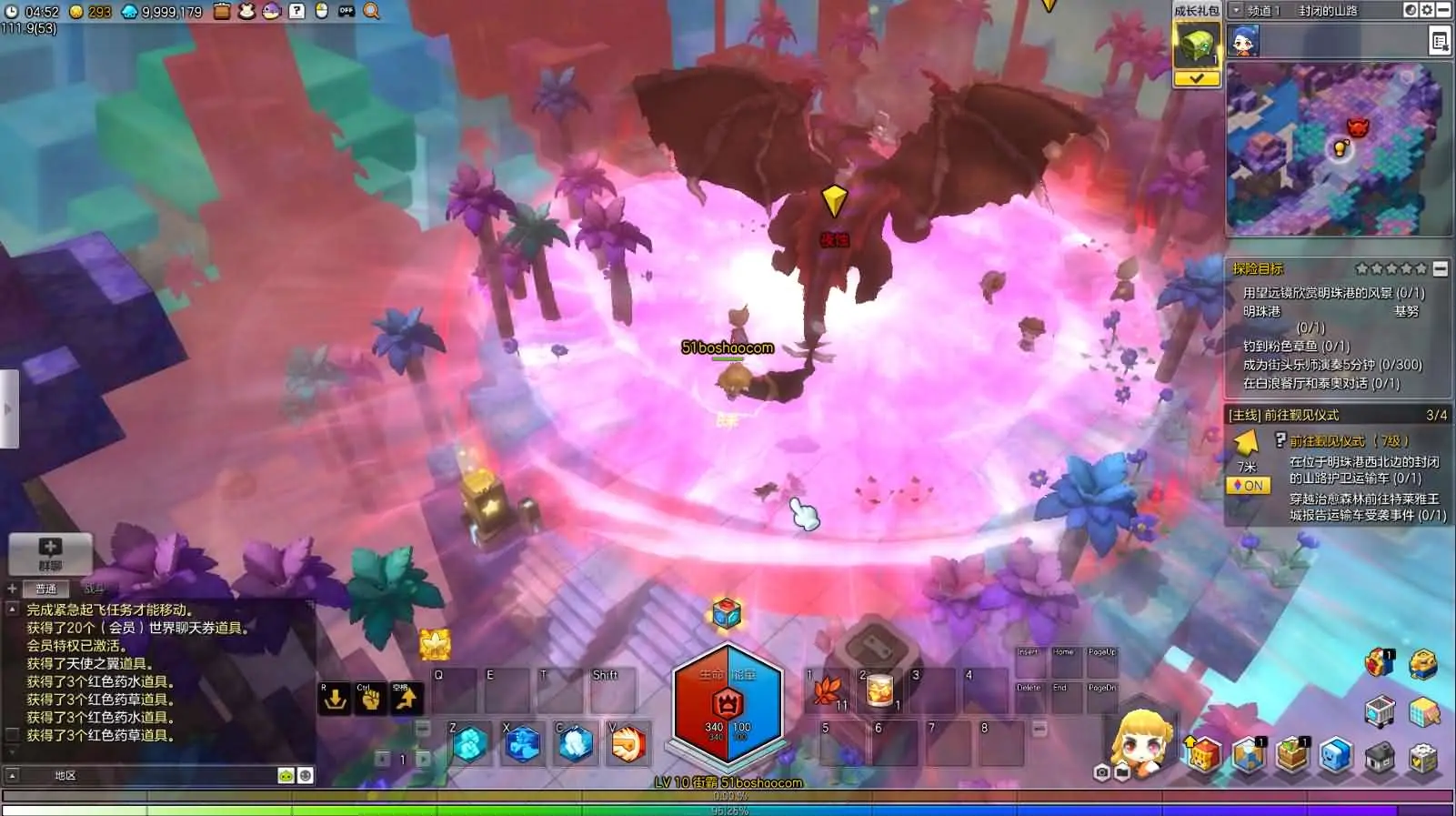Image resolution: width=1456 pixels, height=816 pixels.
Task: Open minimap gear settings
Action: [x=1427, y=10]
